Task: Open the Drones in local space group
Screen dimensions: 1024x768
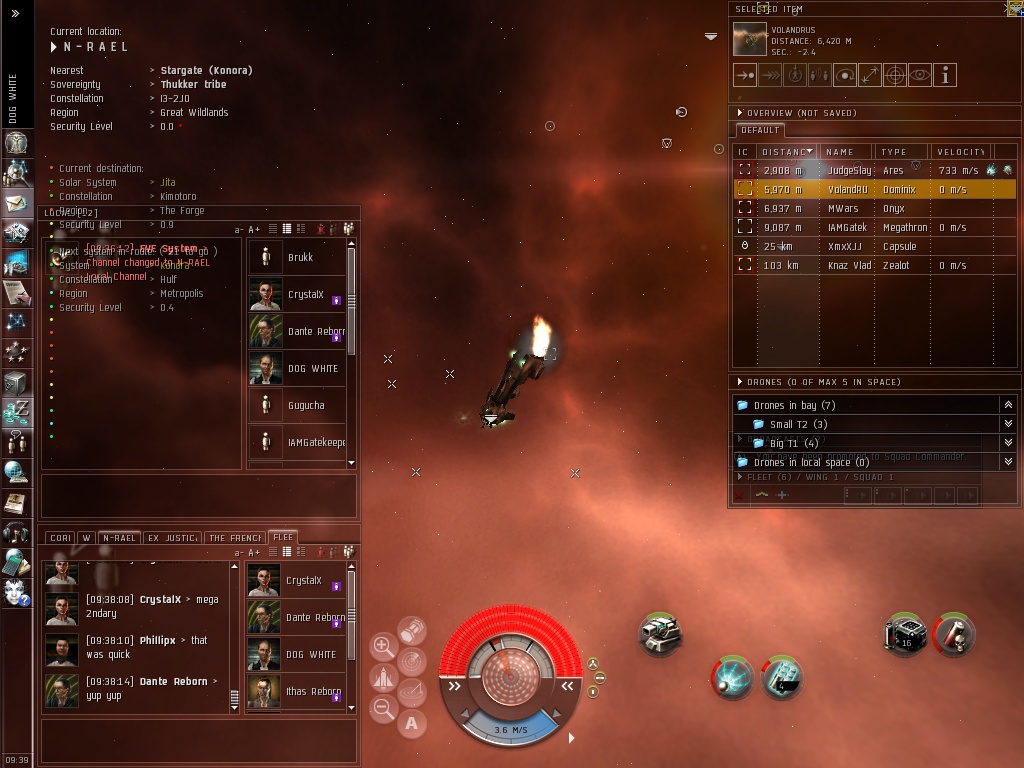Action: (810, 463)
